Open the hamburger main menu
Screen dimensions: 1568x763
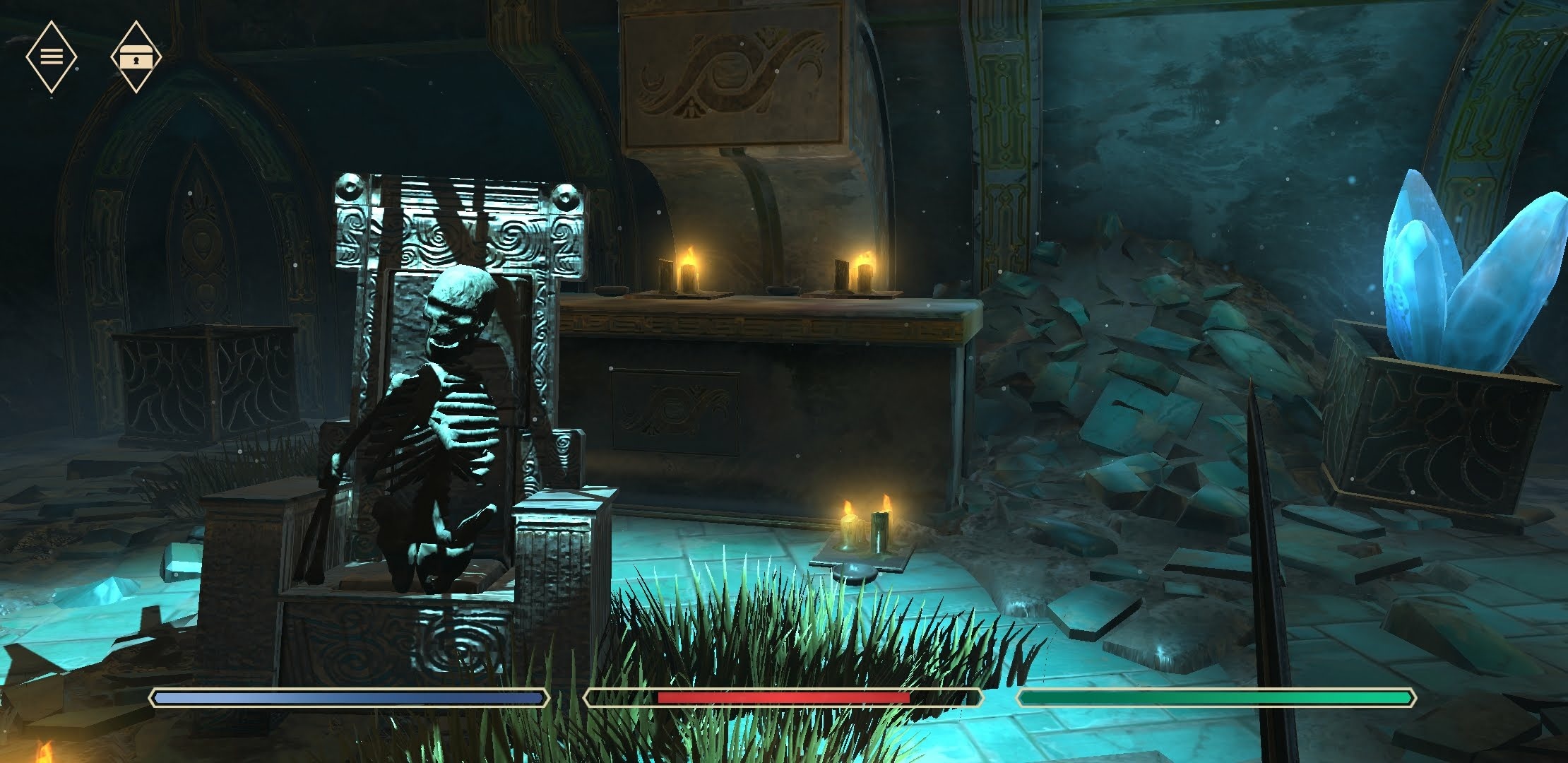tap(51, 57)
